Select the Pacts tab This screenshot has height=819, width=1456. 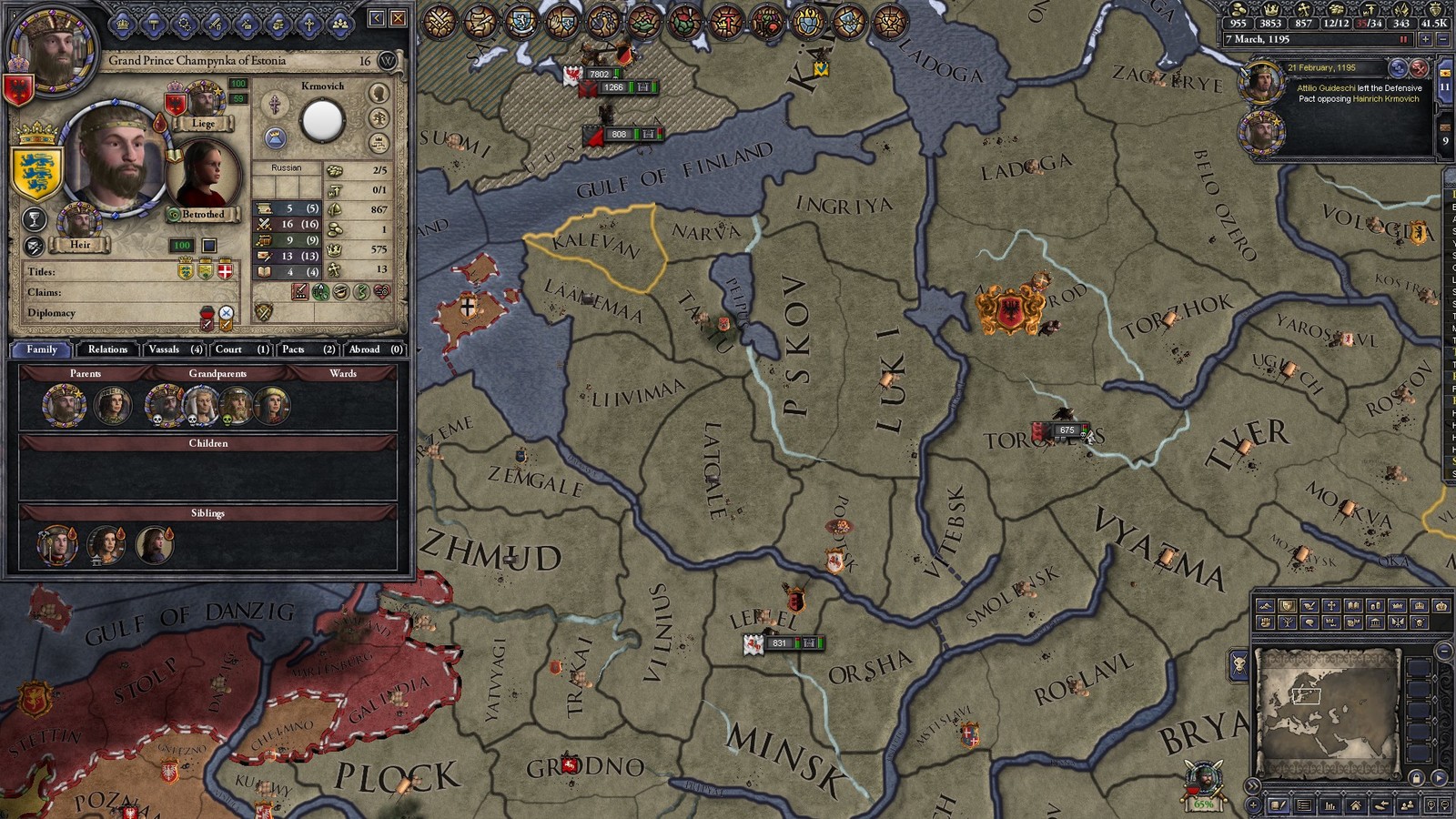pos(308,349)
